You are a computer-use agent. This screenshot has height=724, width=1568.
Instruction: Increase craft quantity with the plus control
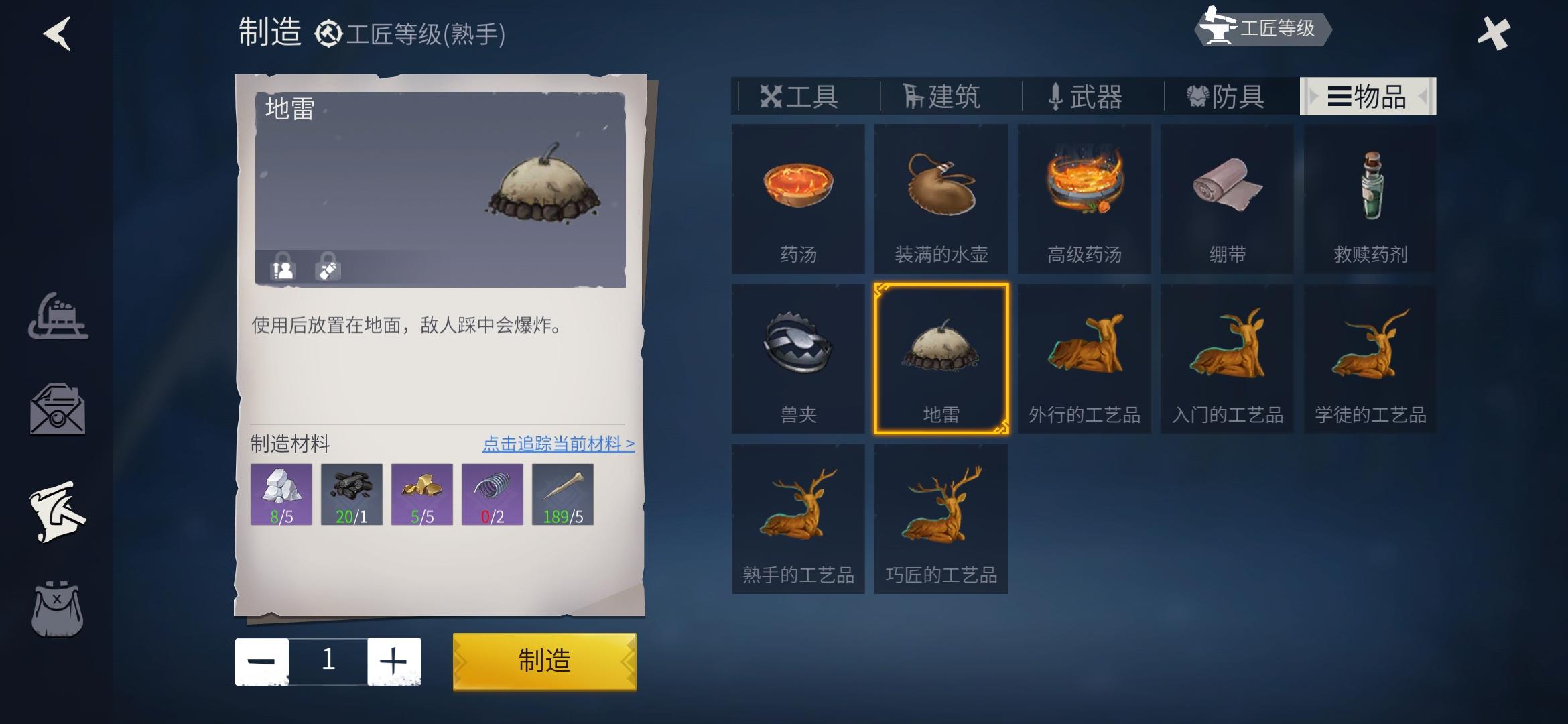395,661
